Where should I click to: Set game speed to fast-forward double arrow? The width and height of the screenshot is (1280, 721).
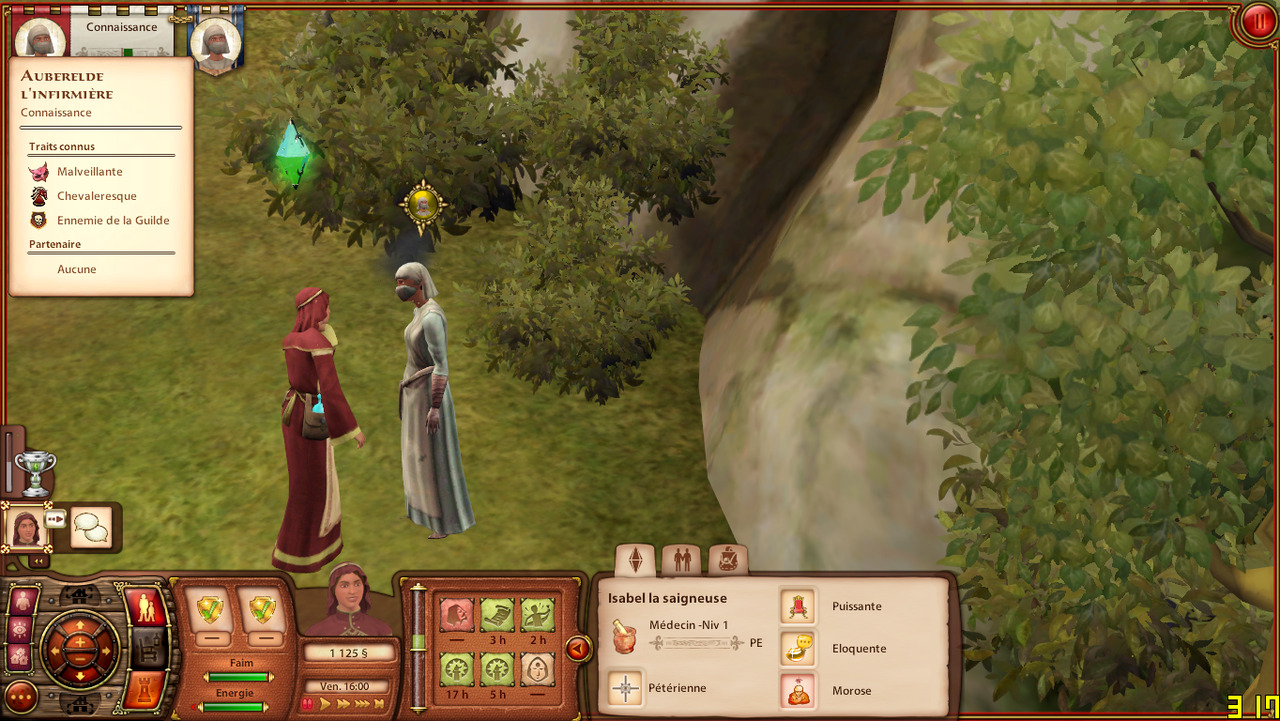point(345,704)
